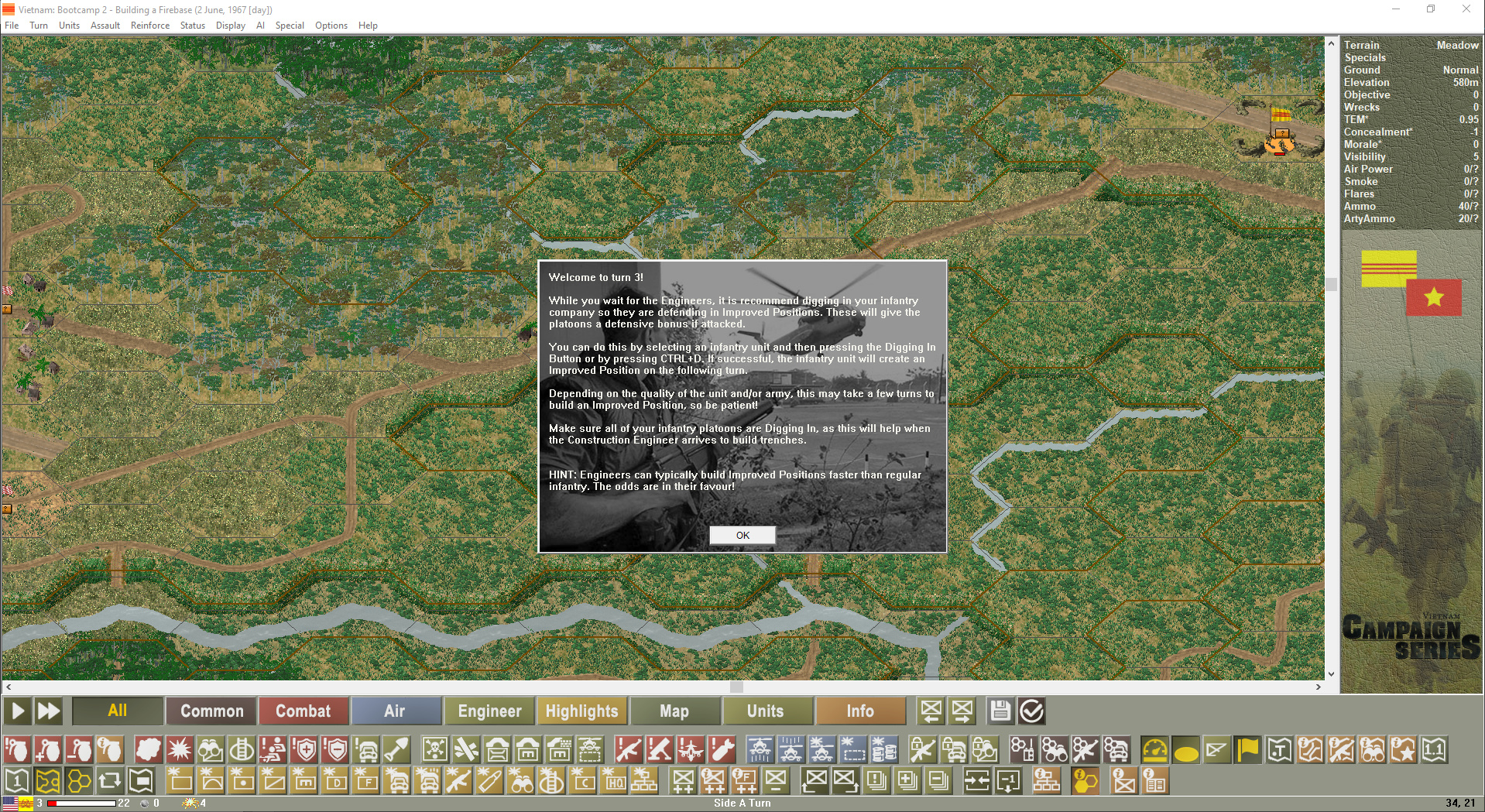Screen dimensions: 1485x812
Task: Click the yellow objective flag icon
Action: tap(1247, 749)
